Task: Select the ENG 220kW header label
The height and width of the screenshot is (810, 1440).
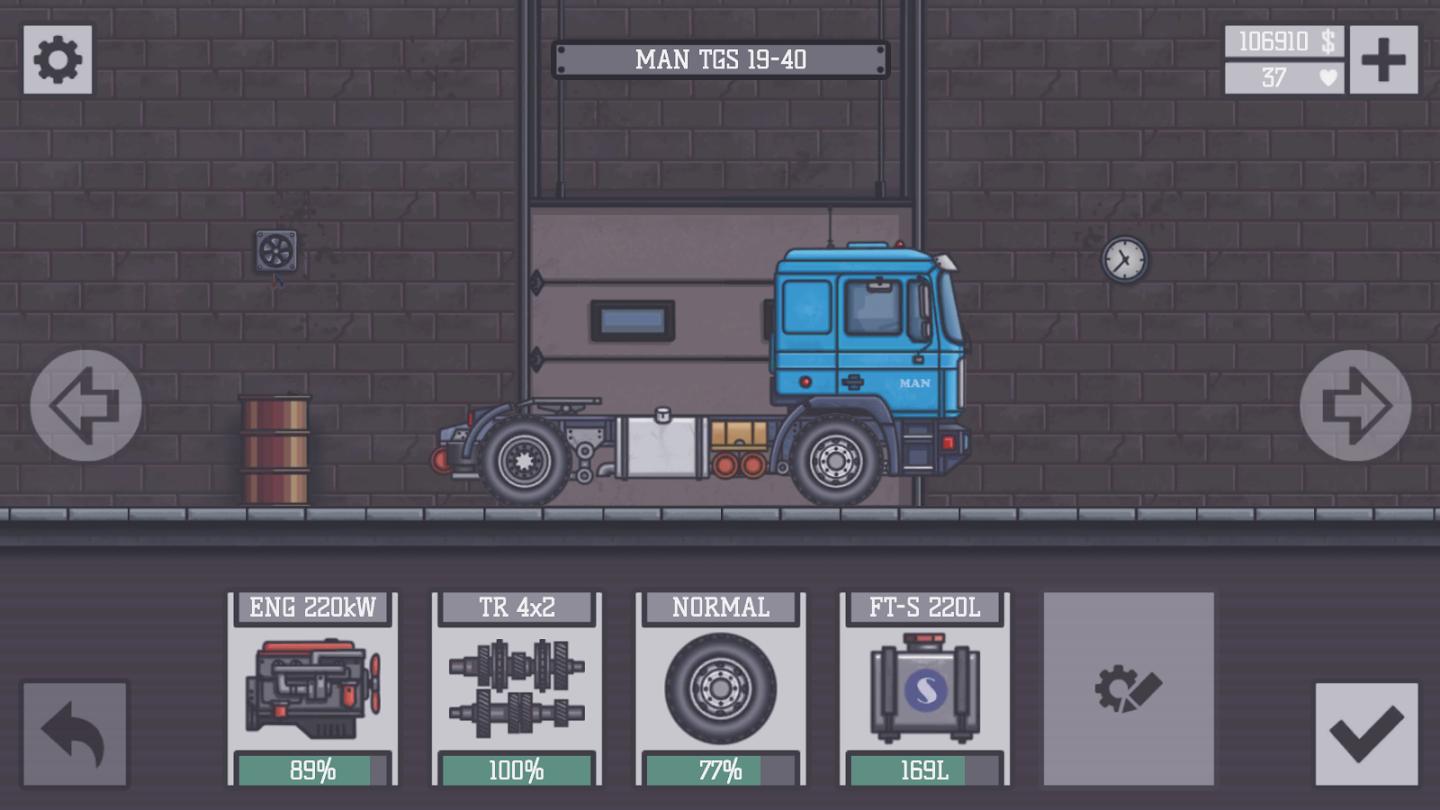Action: 313,606
